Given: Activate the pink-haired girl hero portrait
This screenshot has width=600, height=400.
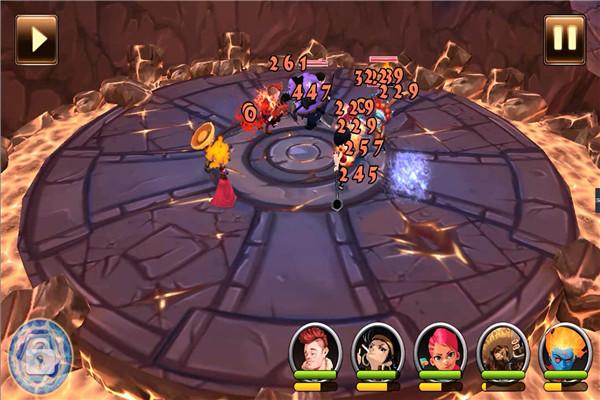Looking at the screenshot, I should tap(441, 348).
